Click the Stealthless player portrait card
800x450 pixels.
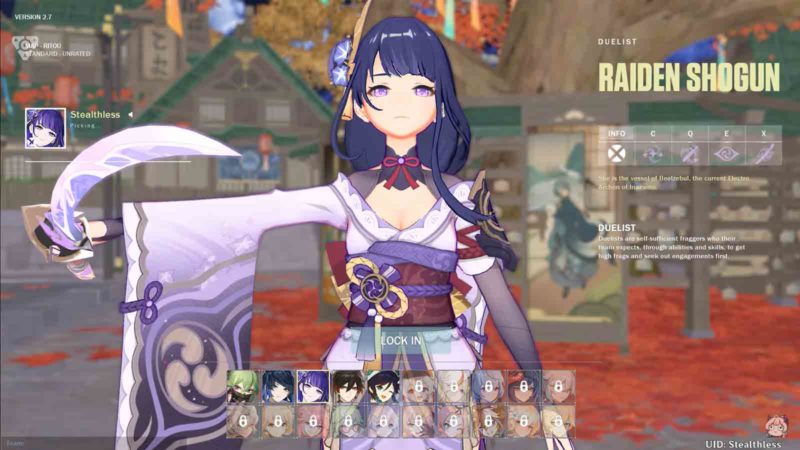click(x=46, y=128)
